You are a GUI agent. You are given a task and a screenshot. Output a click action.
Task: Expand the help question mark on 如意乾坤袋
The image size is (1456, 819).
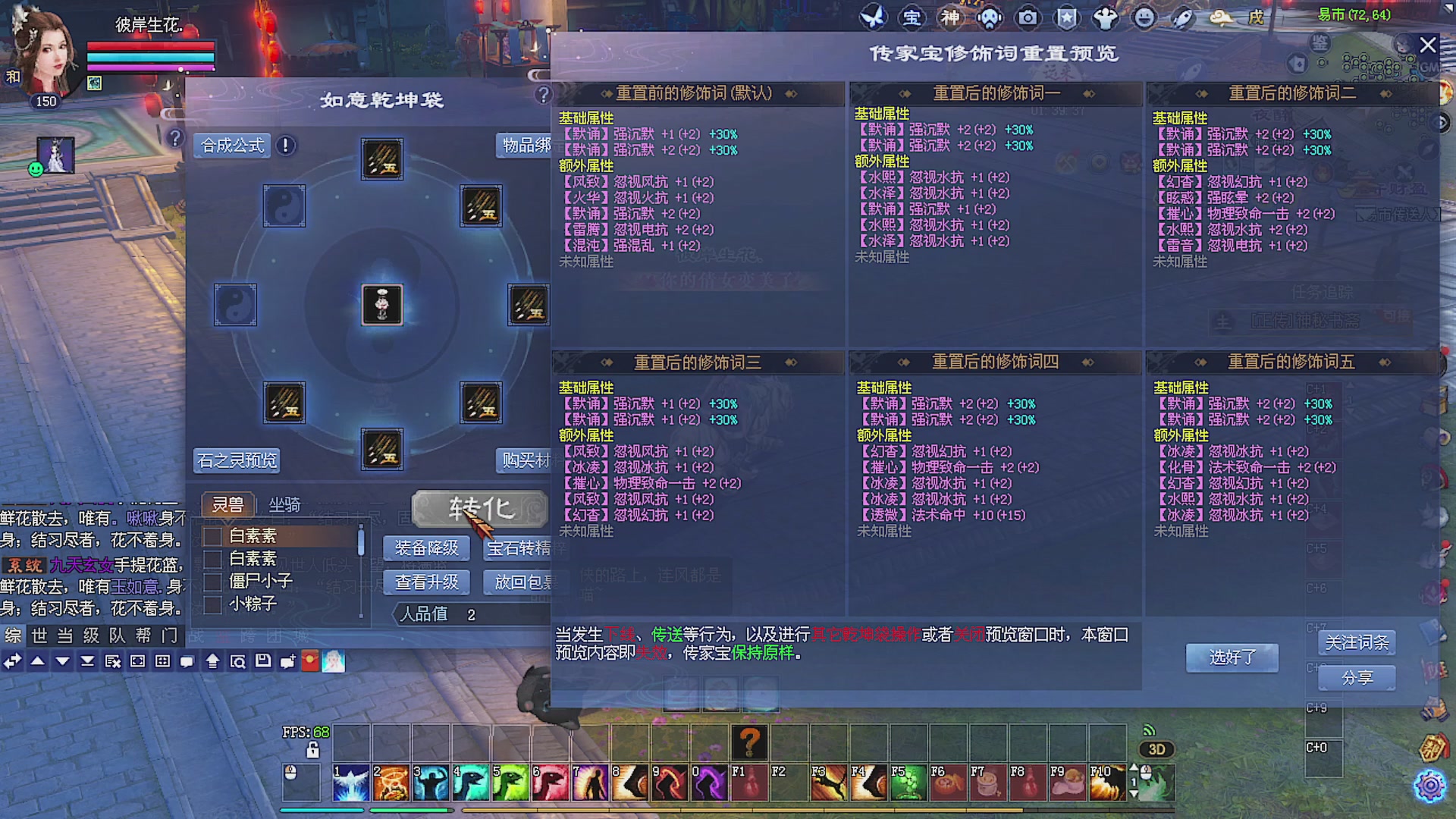click(543, 96)
